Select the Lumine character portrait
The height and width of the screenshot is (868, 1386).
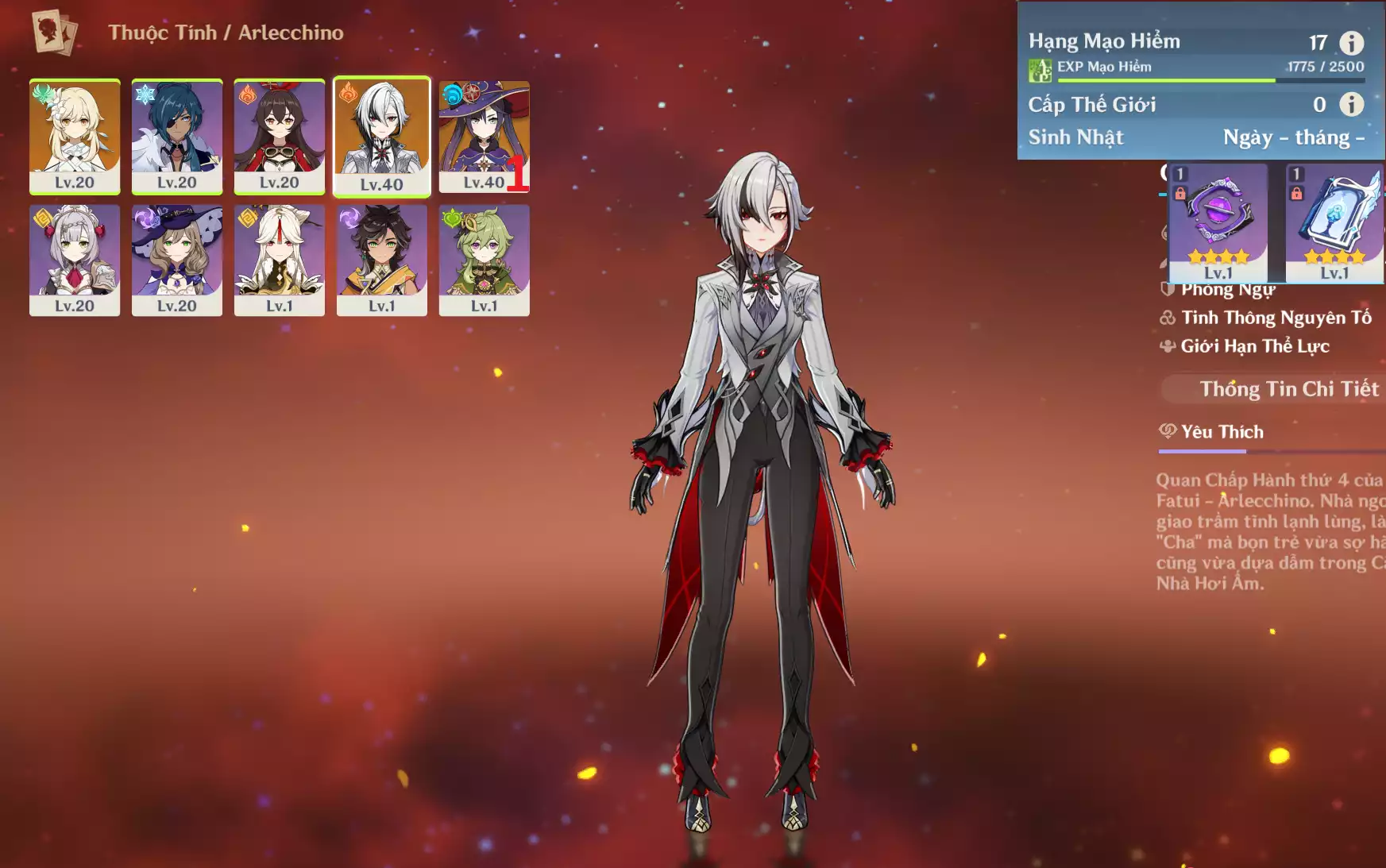[75, 136]
